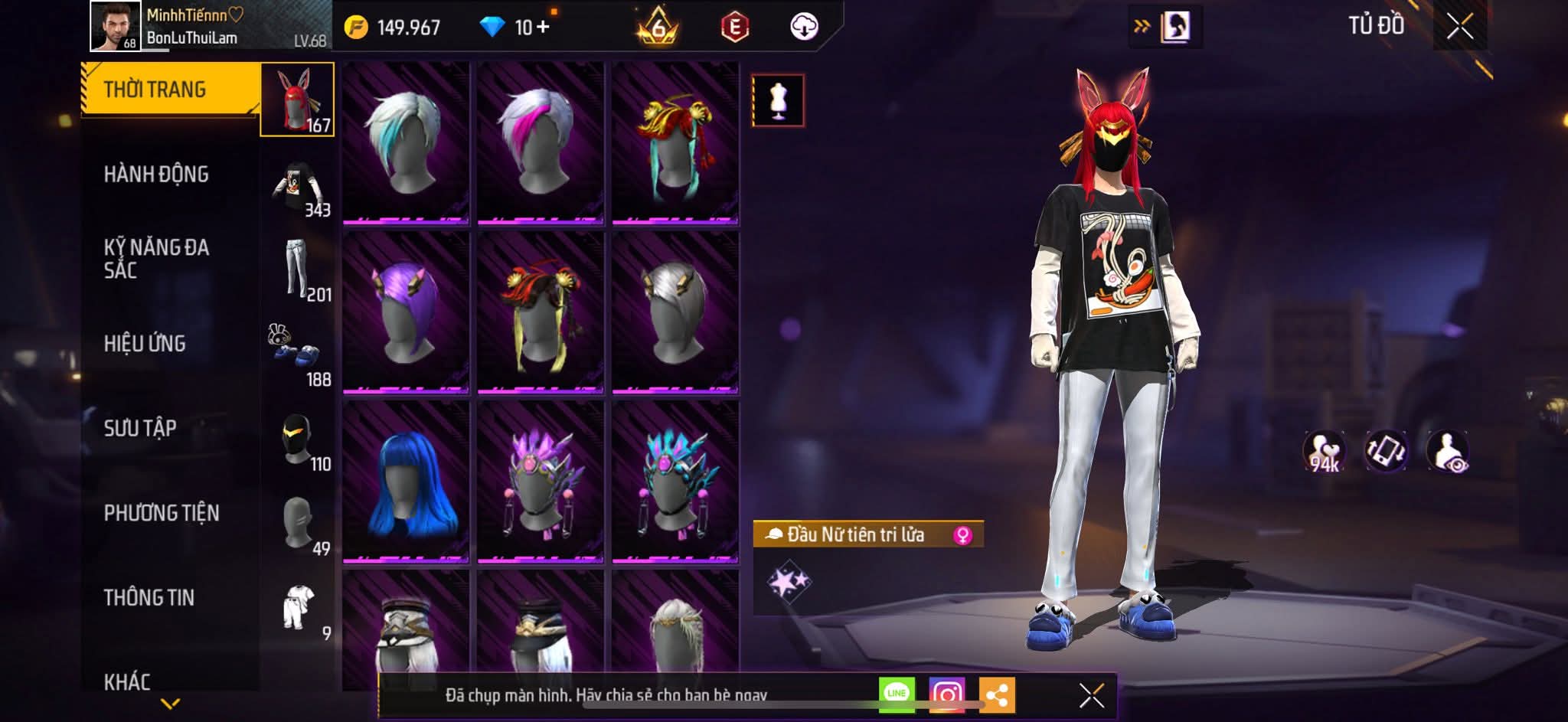Close the TỦ ĐỒ wardrobe screen
The image size is (1568, 722).
1459,27
